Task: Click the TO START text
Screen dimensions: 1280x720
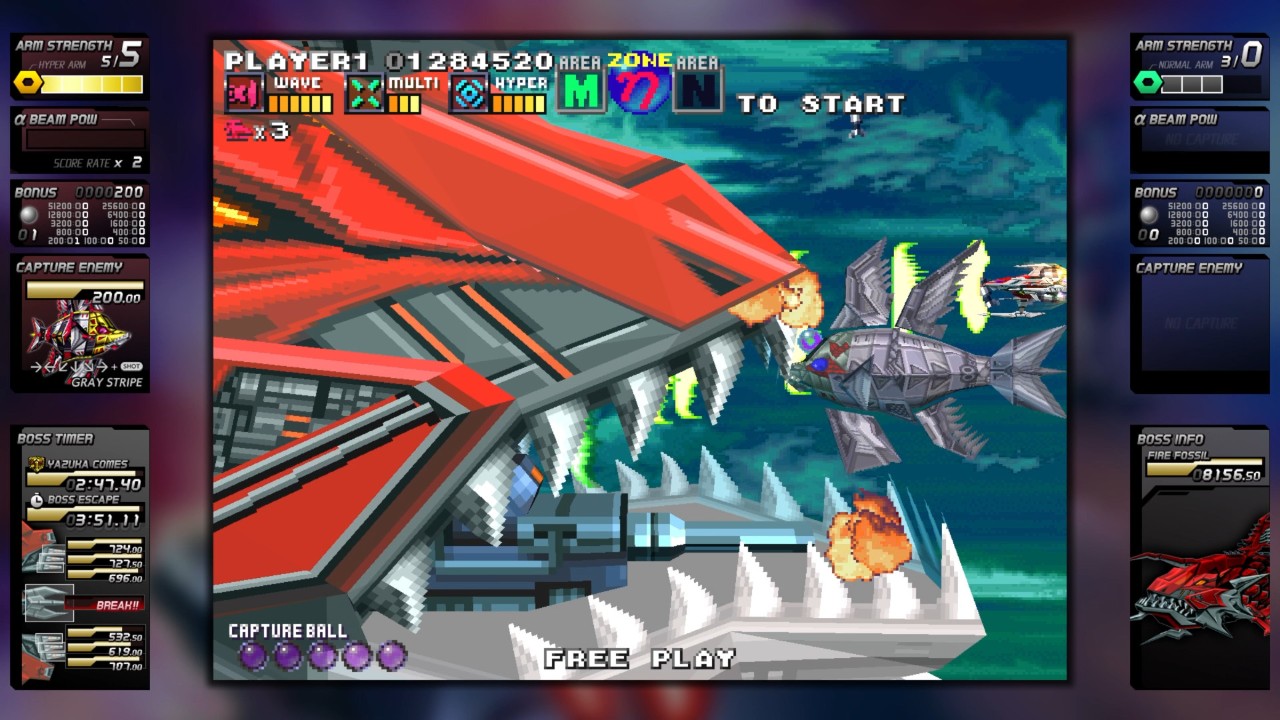Action: click(820, 102)
